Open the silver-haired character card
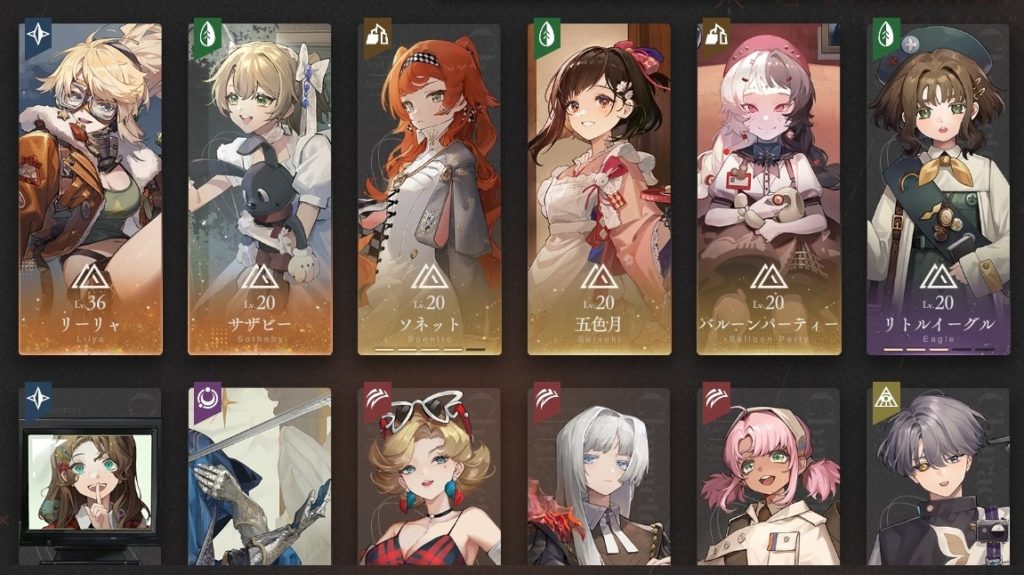Image resolution: width=1024 pixels, height=575 pixels. (599, 480)
